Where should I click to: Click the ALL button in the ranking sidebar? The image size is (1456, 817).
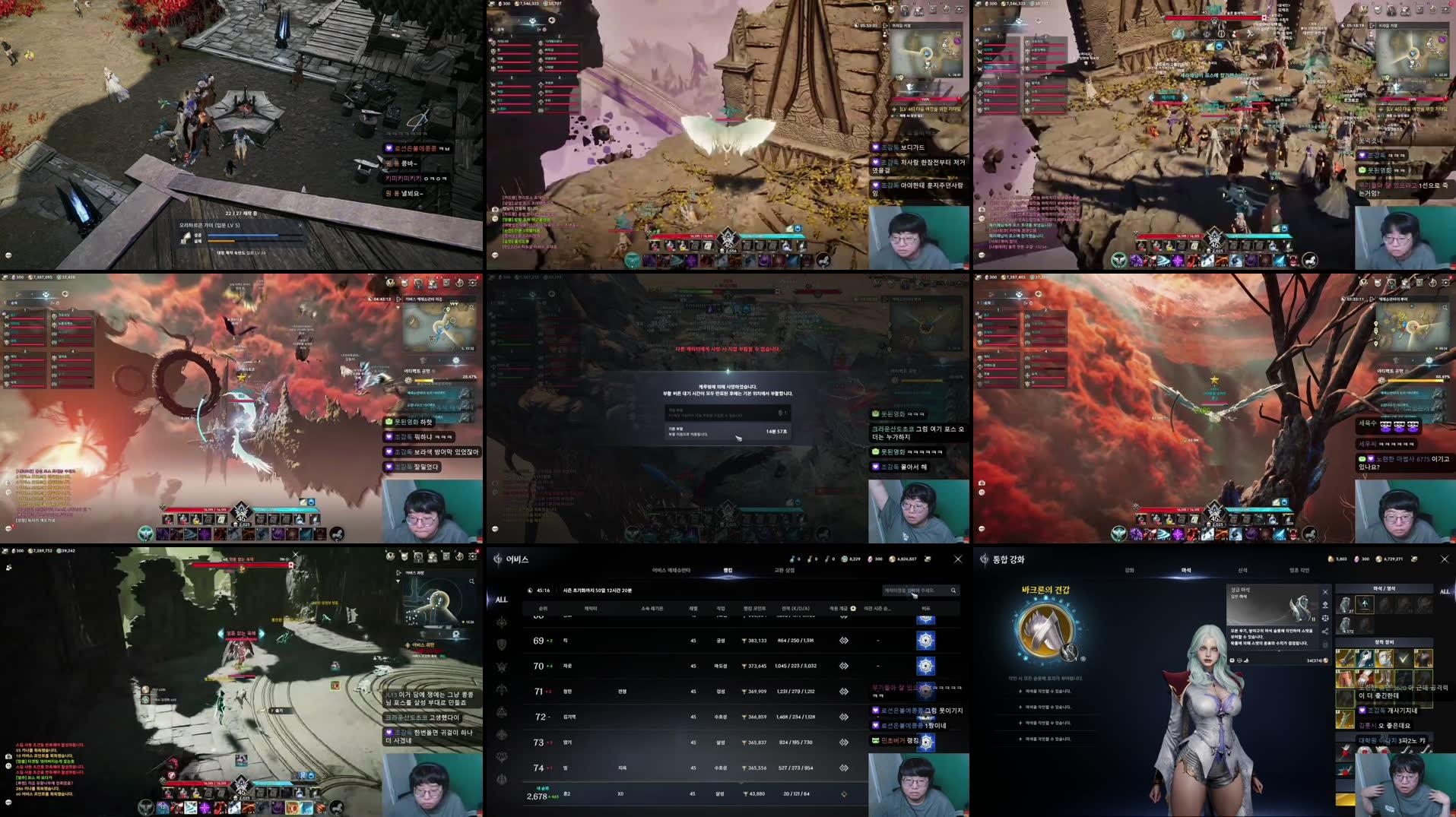coord(501,600)
